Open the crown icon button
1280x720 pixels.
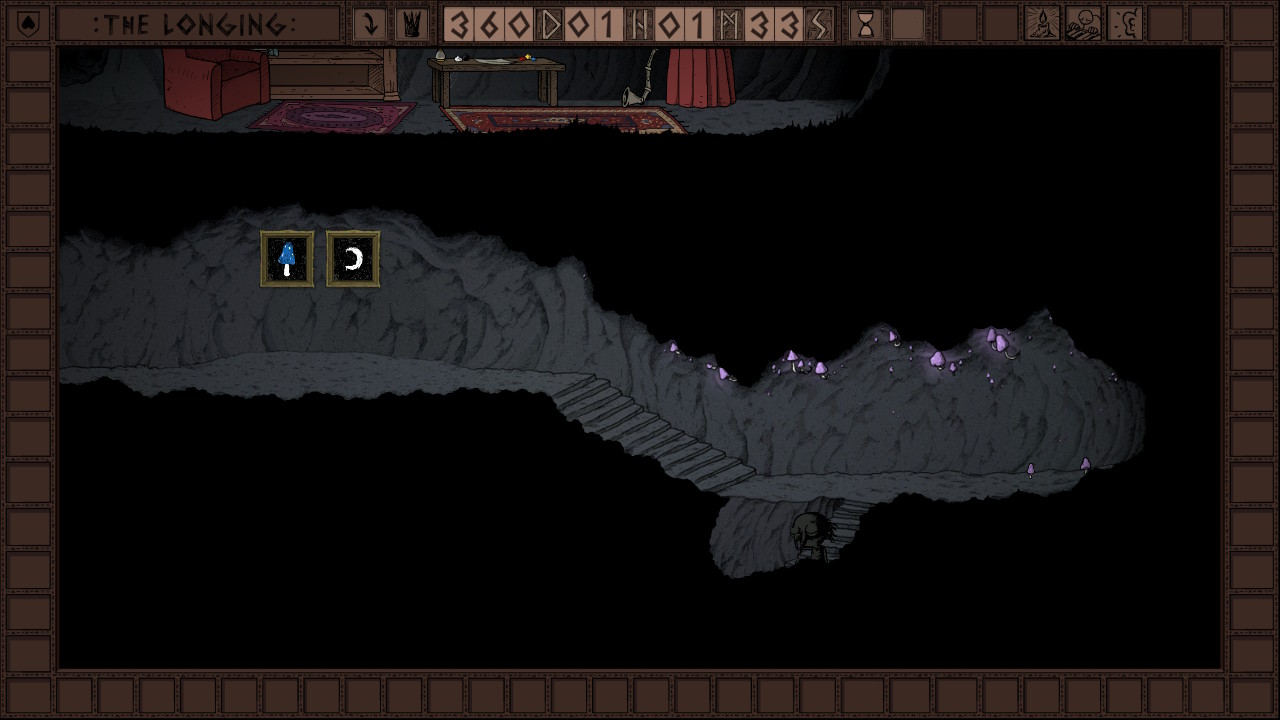(x=410, y=24)
